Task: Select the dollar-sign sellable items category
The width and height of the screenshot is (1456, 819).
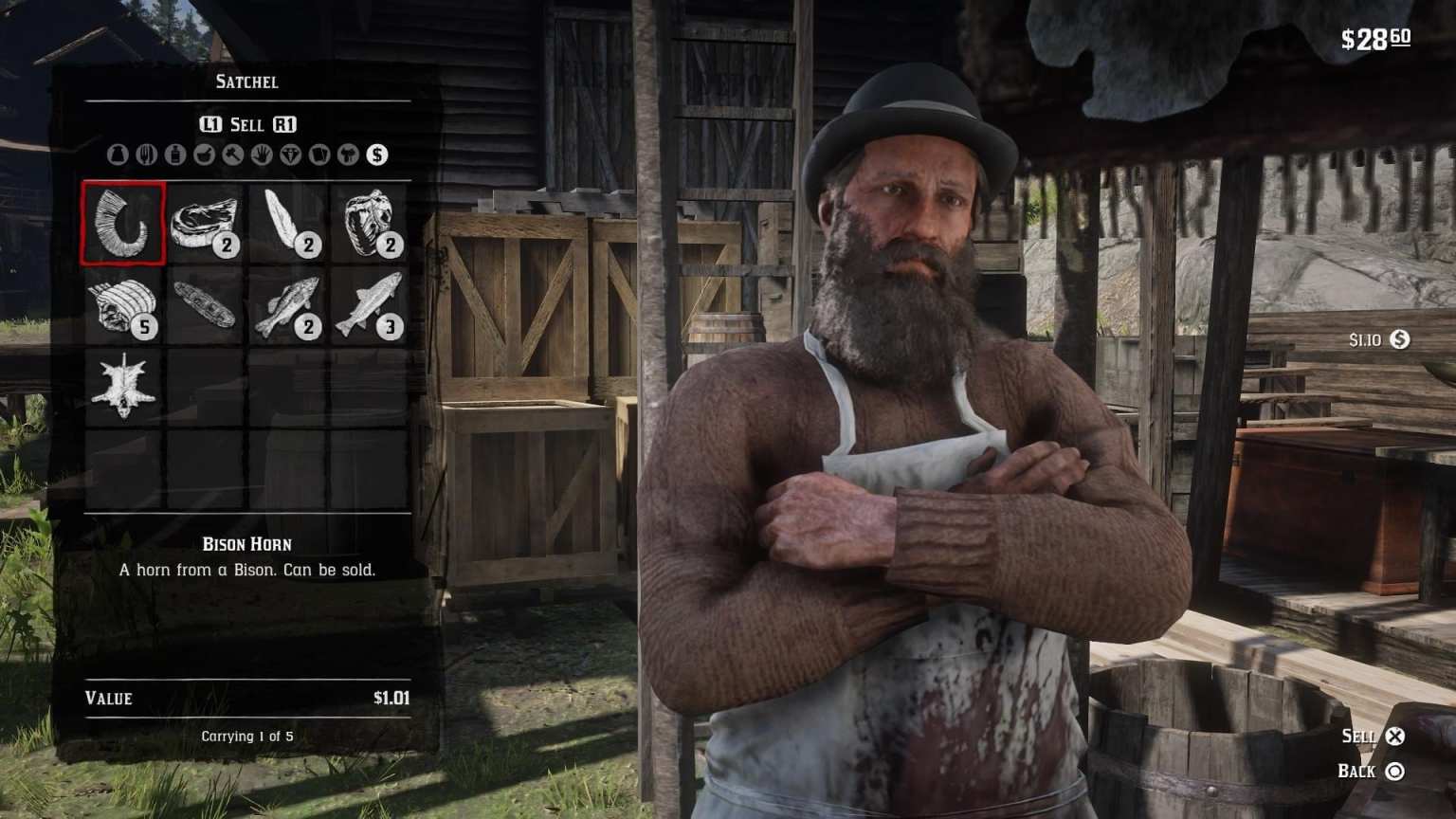Action: coord(375,154)
